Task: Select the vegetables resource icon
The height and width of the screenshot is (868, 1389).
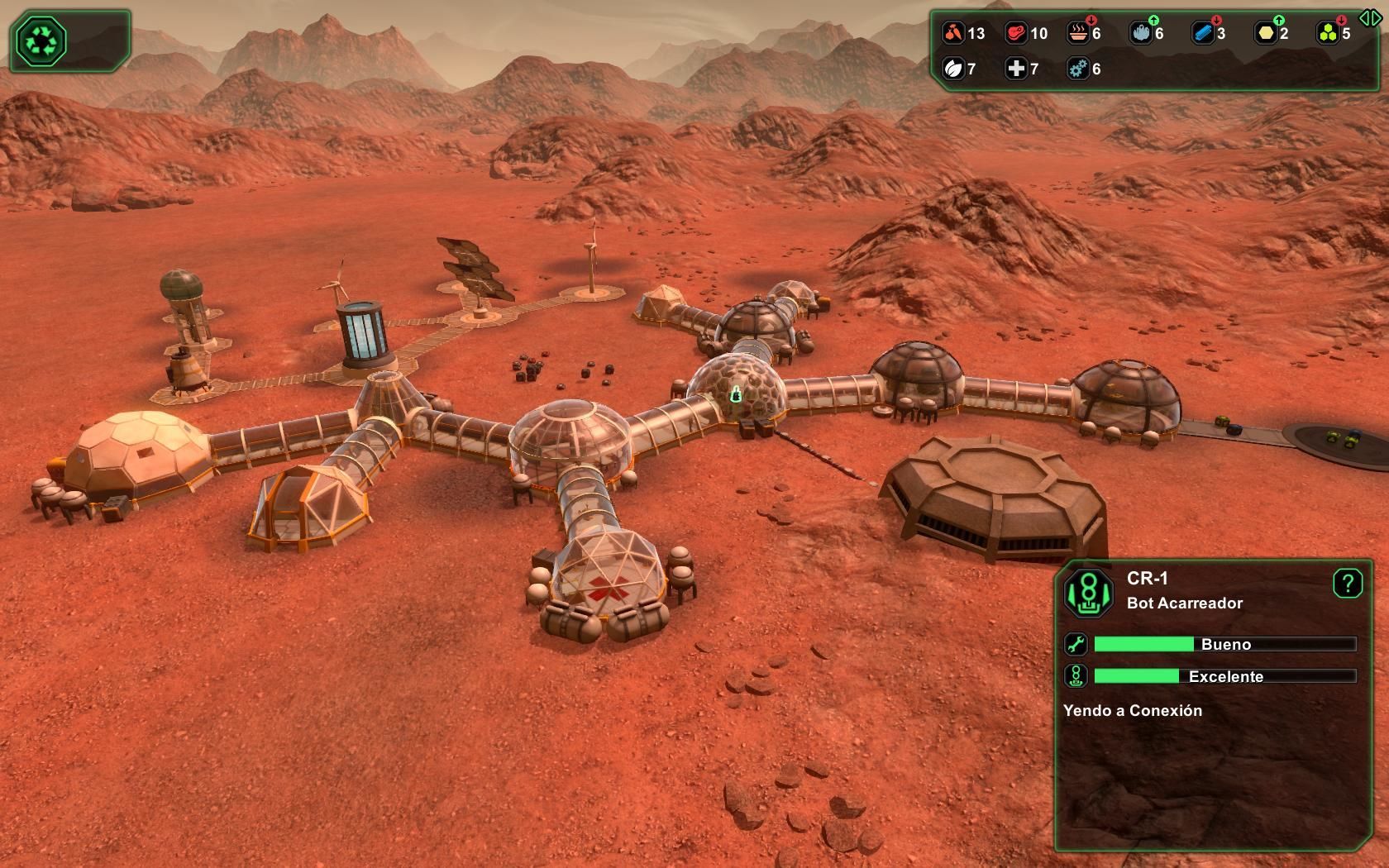Action: pos(953,33)
